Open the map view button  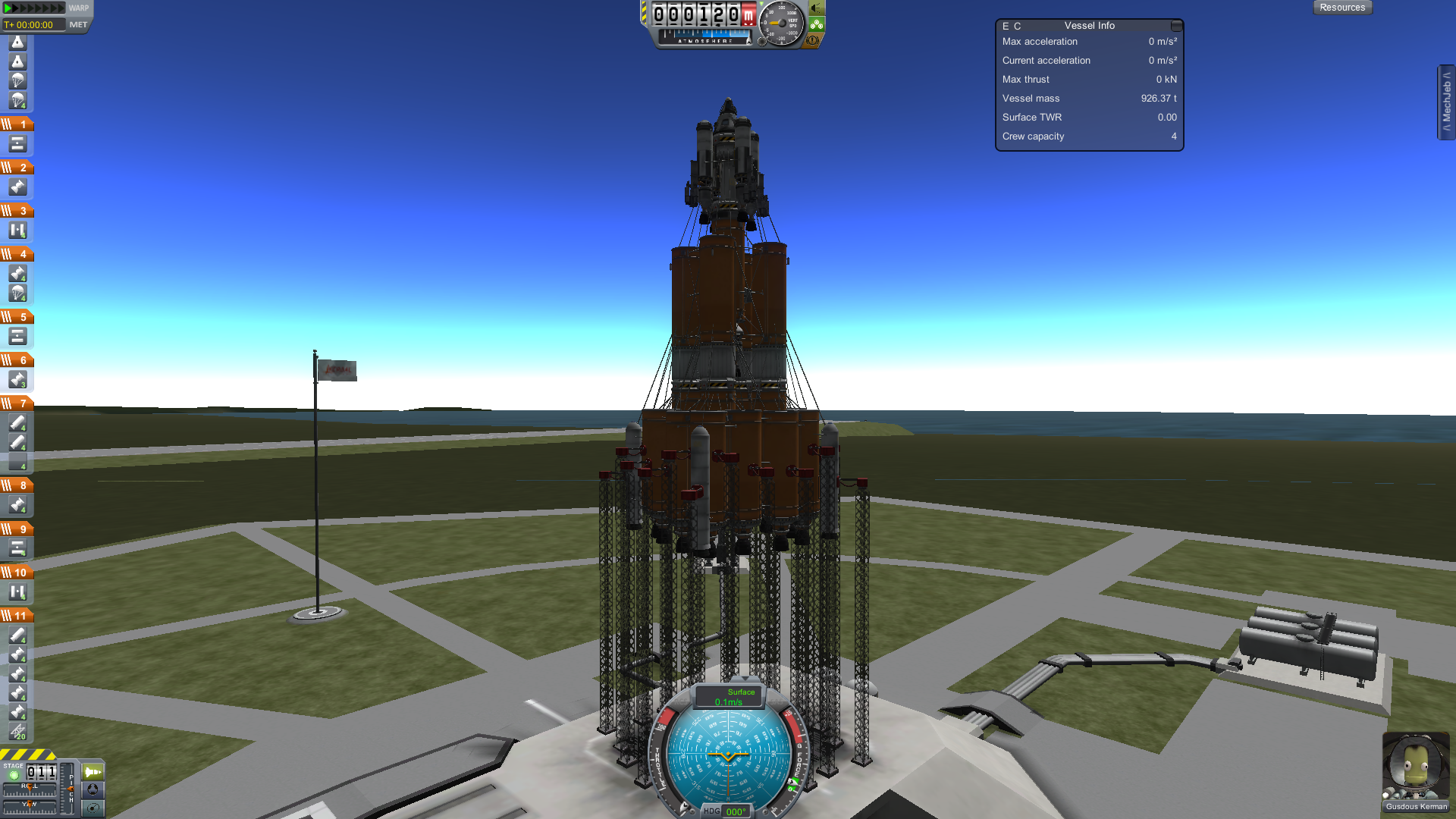[93, 808]
